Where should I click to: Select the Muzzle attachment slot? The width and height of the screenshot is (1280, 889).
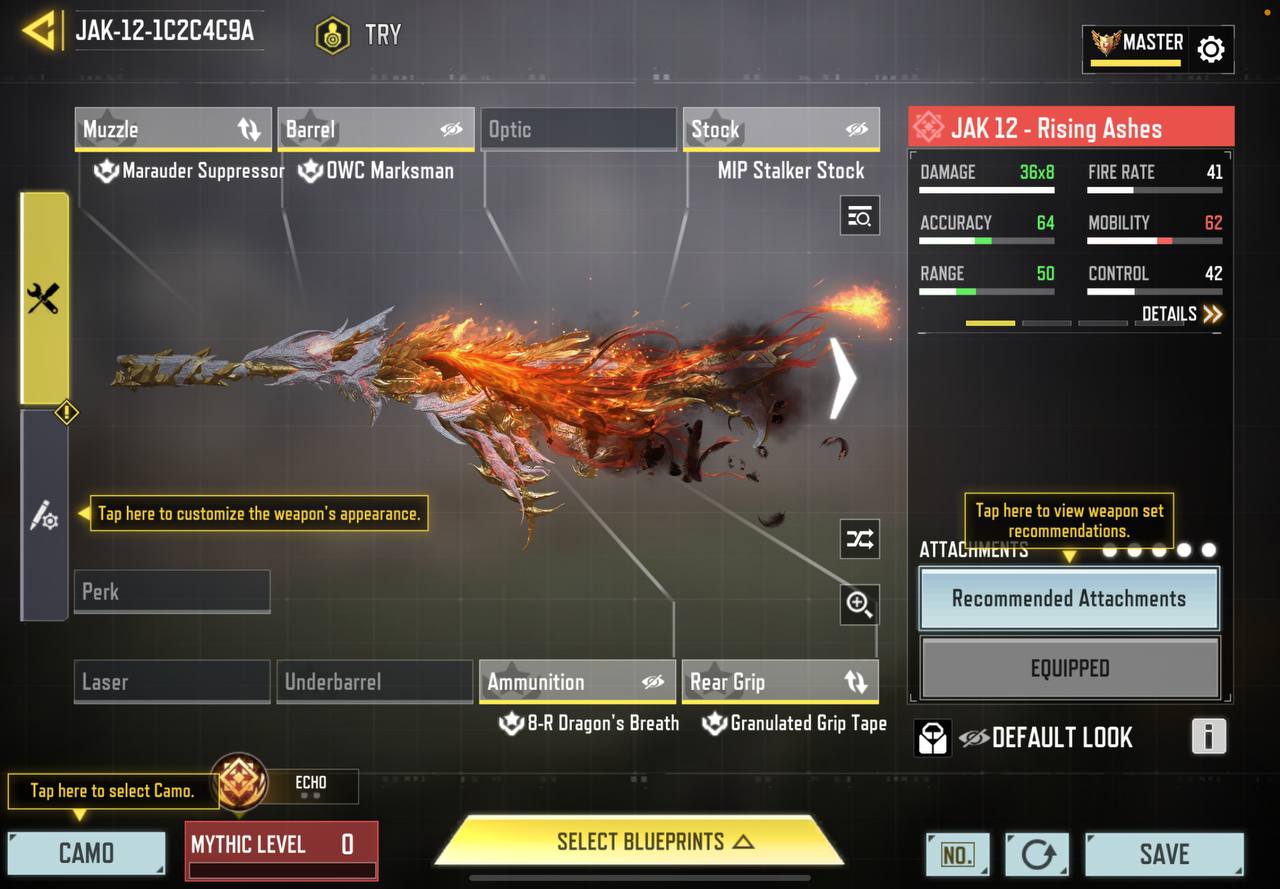(x=174, y=129)
